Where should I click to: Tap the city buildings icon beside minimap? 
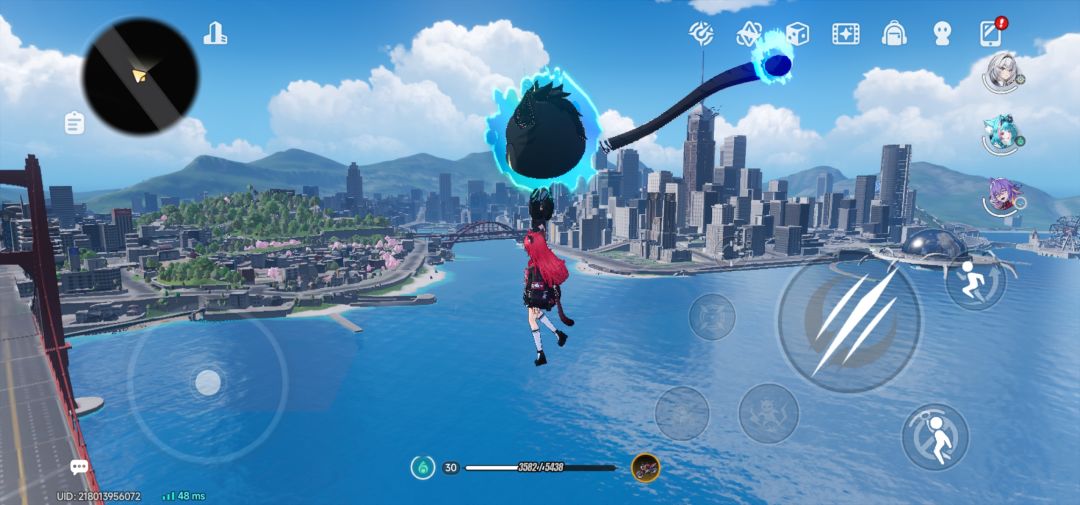point(215,33)
